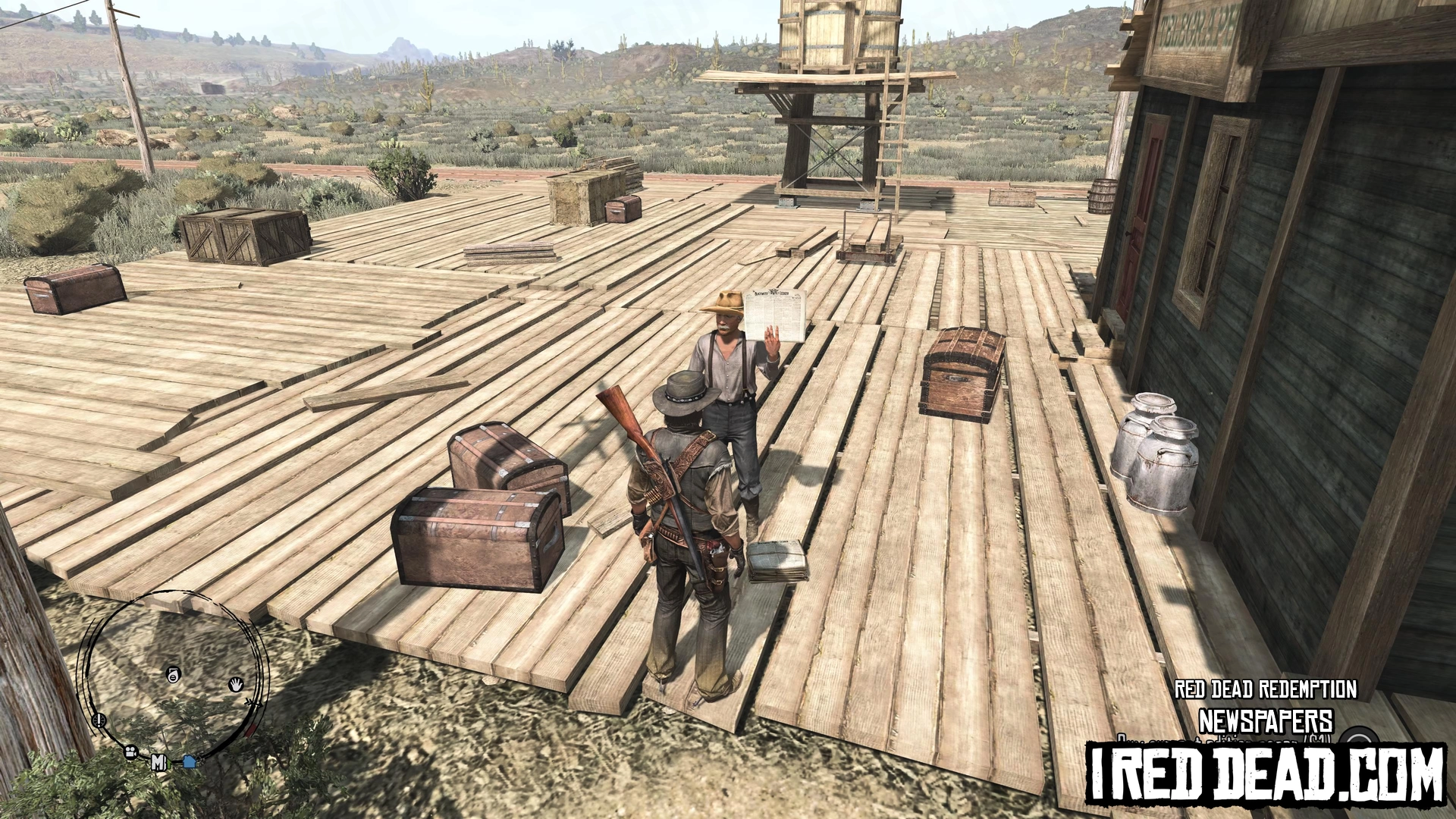Select the newspaper seller marker on minimap
The height and width of the screenshot is (819, 1456).
[x=174, y=673]
